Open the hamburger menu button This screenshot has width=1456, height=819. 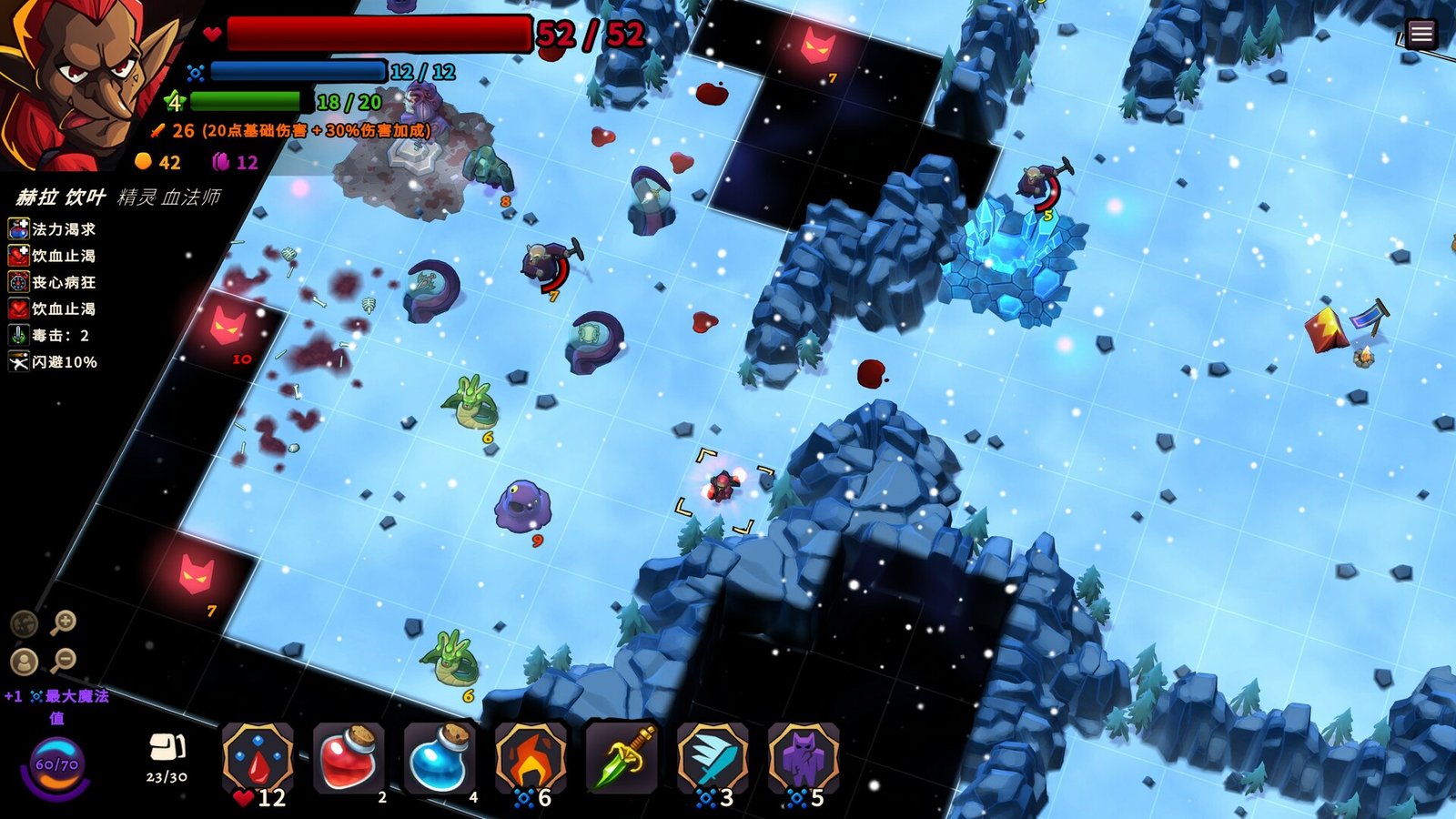tap(1421, 35)
